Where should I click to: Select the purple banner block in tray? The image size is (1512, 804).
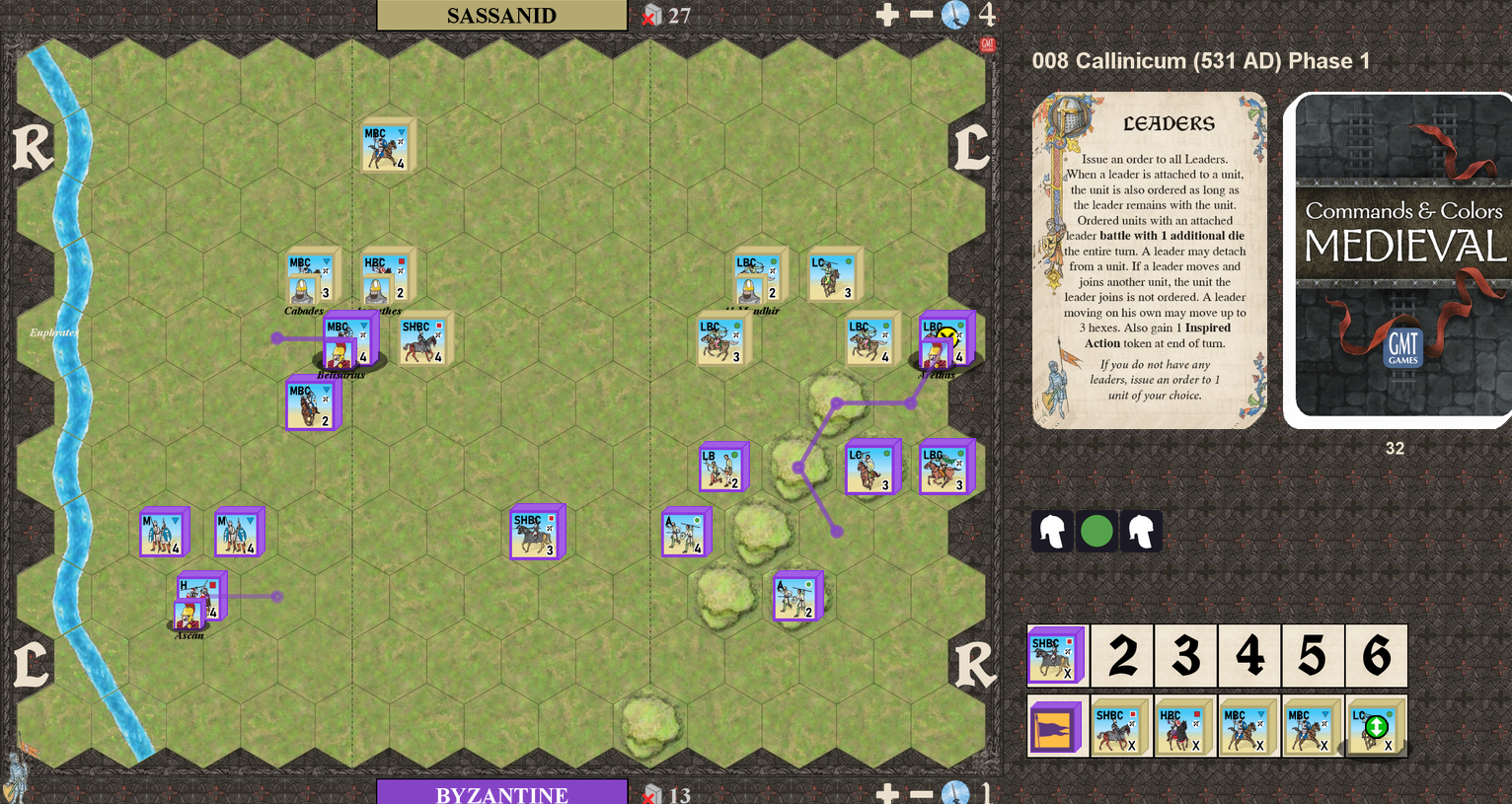1056,727
